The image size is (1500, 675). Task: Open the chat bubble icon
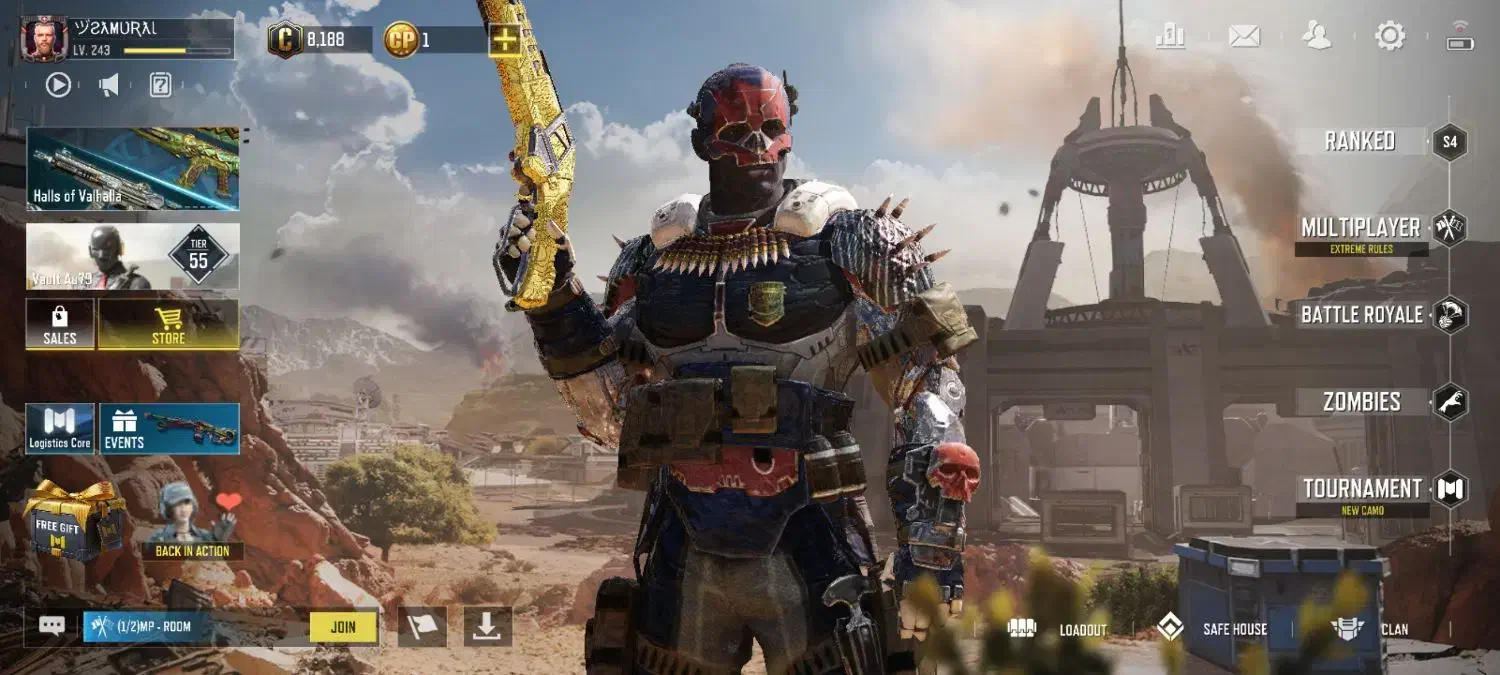[52, 626]
